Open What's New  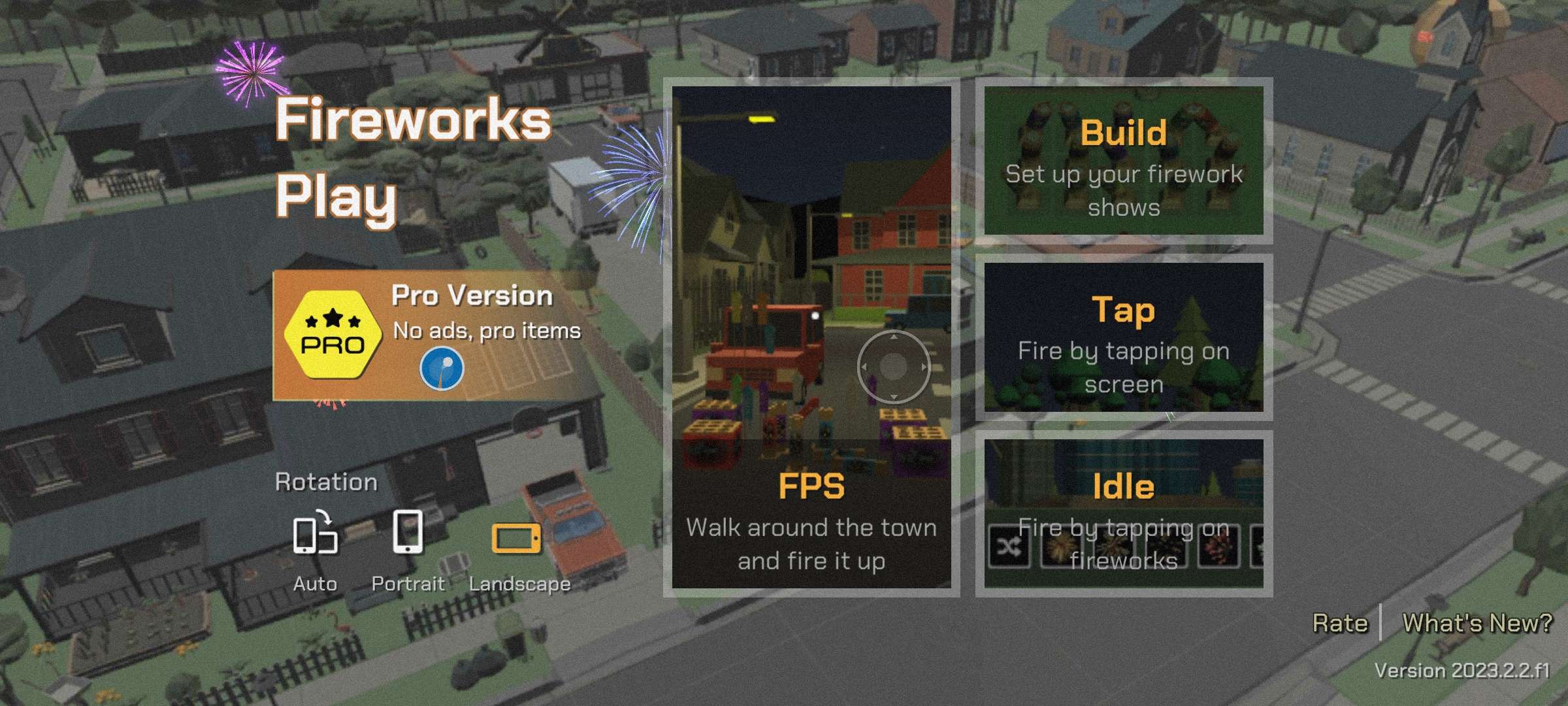pyautogui.click(x=1477, y=623)
